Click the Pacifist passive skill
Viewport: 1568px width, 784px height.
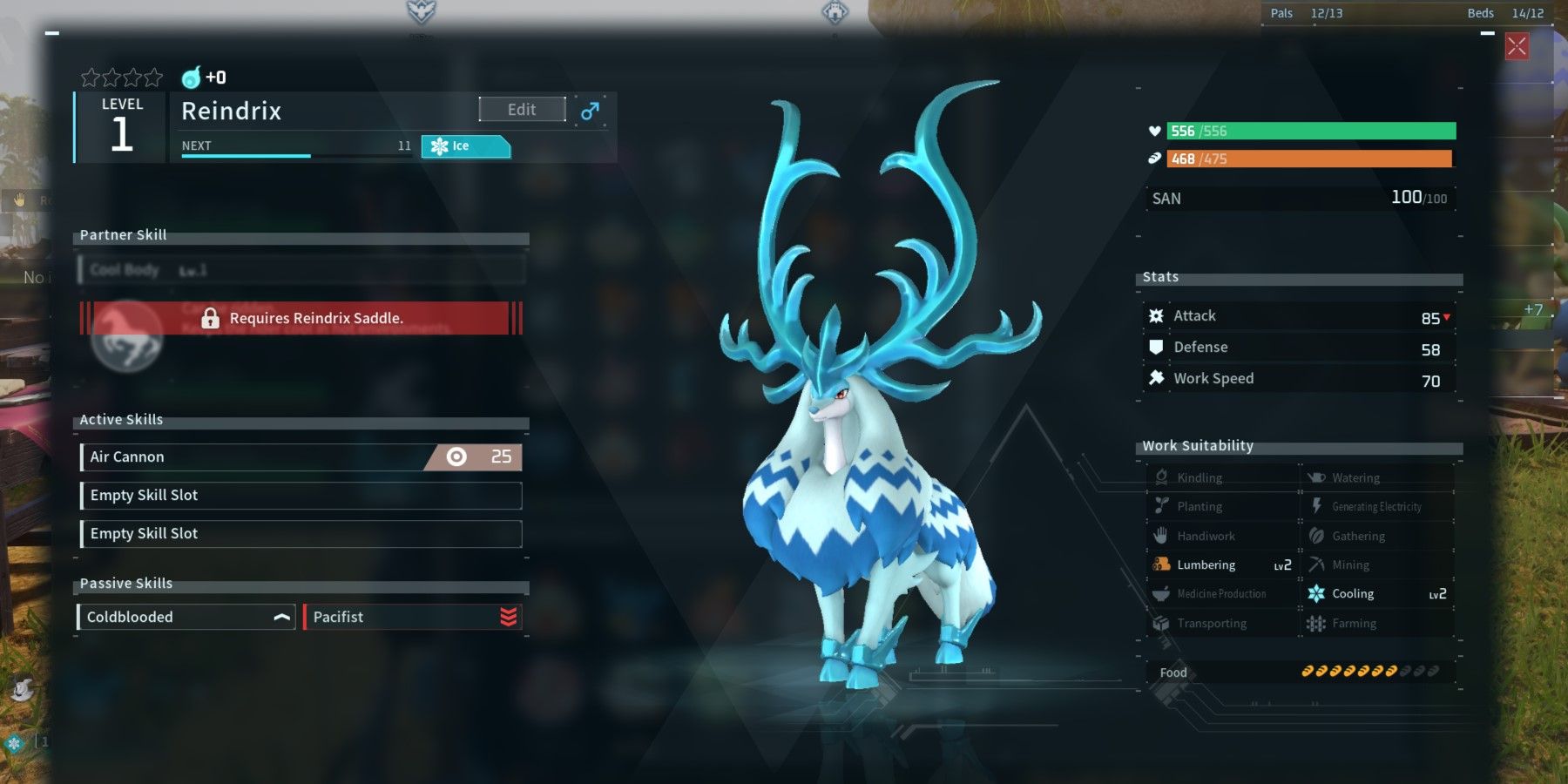[412, 617]
